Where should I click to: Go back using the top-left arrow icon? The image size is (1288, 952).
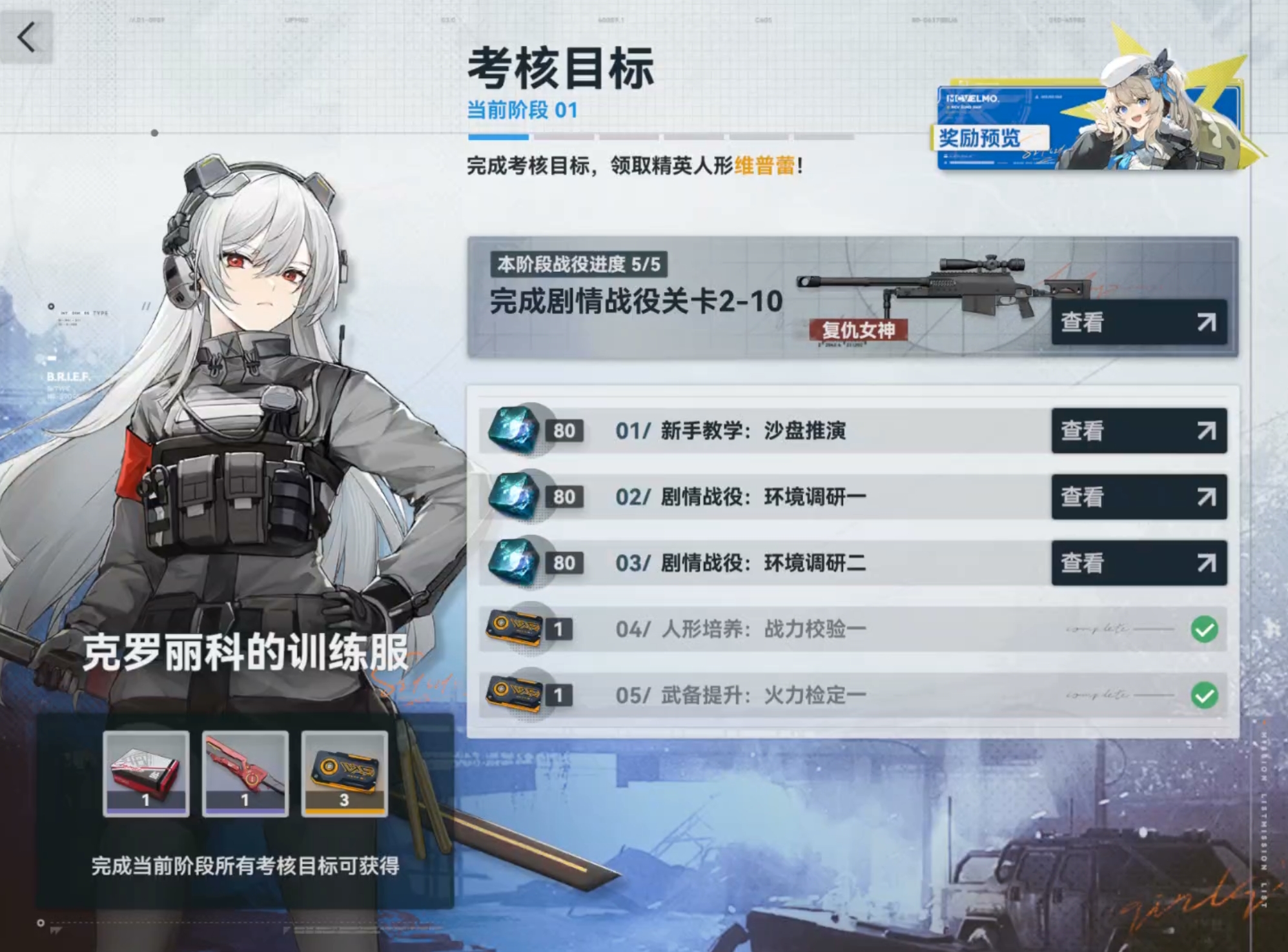[x=26, y=37]
